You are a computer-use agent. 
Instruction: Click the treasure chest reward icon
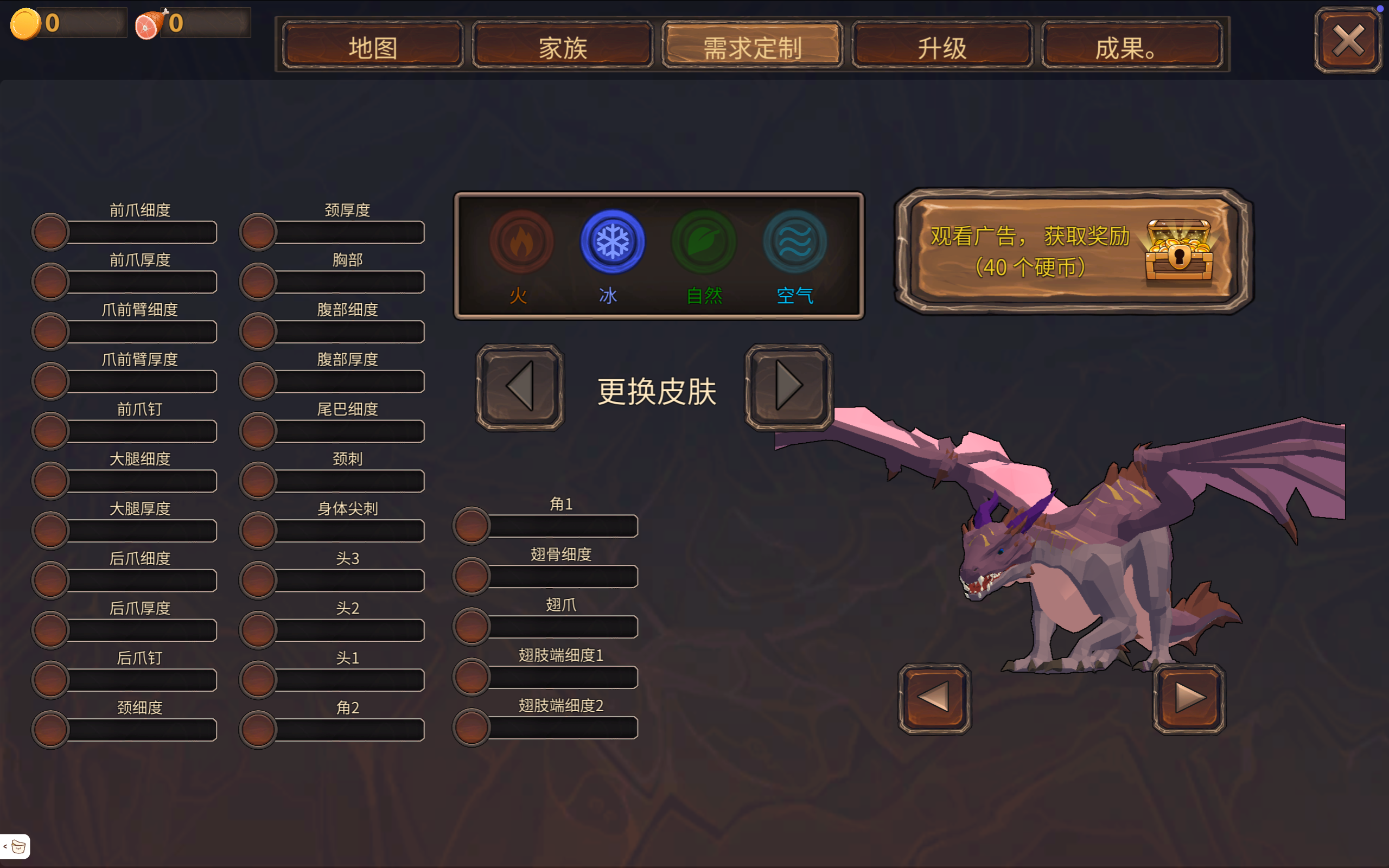coord(1177,253)
